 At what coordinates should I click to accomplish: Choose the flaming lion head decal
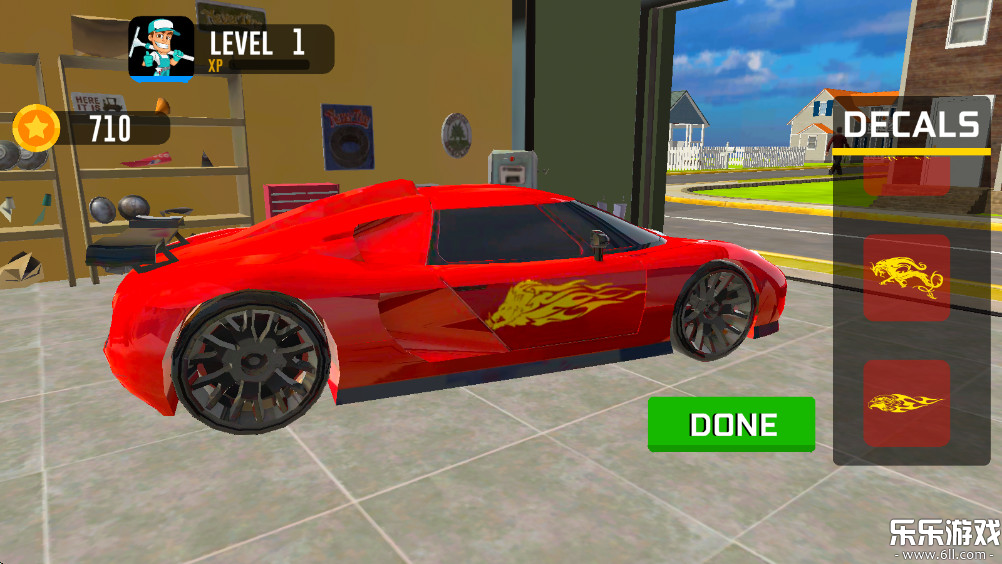point(906,403)
